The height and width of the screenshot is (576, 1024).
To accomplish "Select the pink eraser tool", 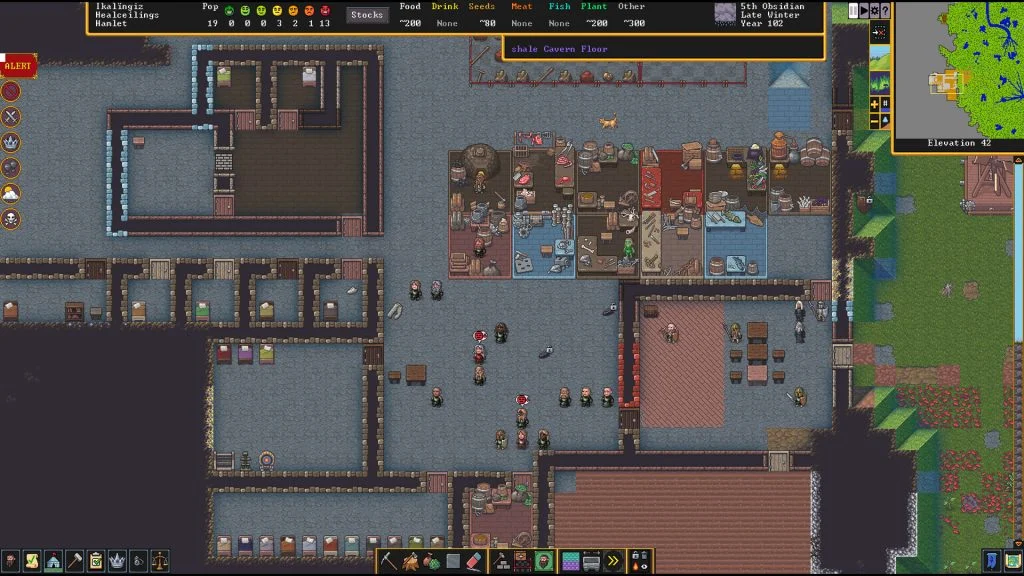I will (x=475, y=561).
